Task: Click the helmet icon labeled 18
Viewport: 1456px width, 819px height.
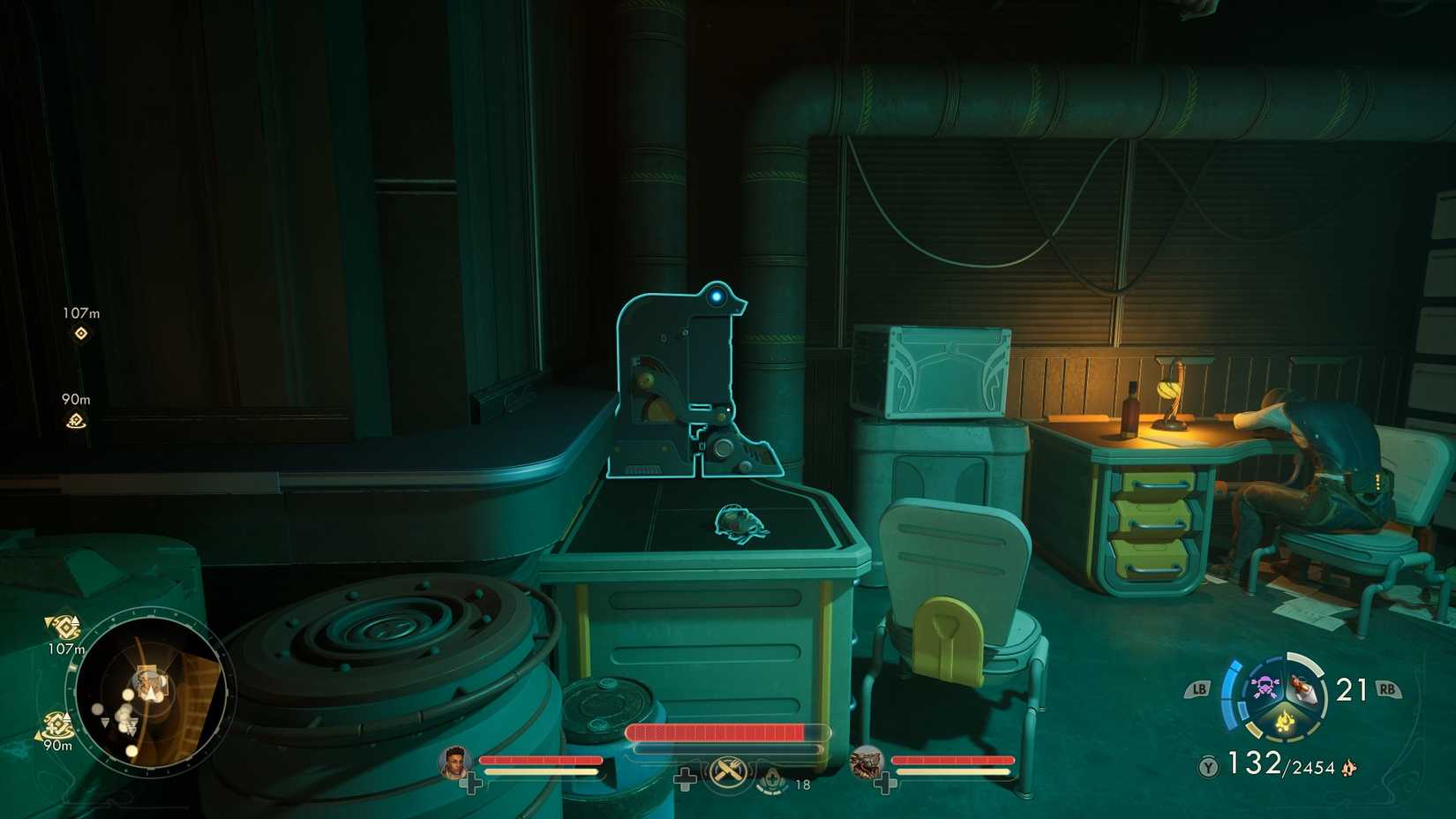Action: (771, 782)
